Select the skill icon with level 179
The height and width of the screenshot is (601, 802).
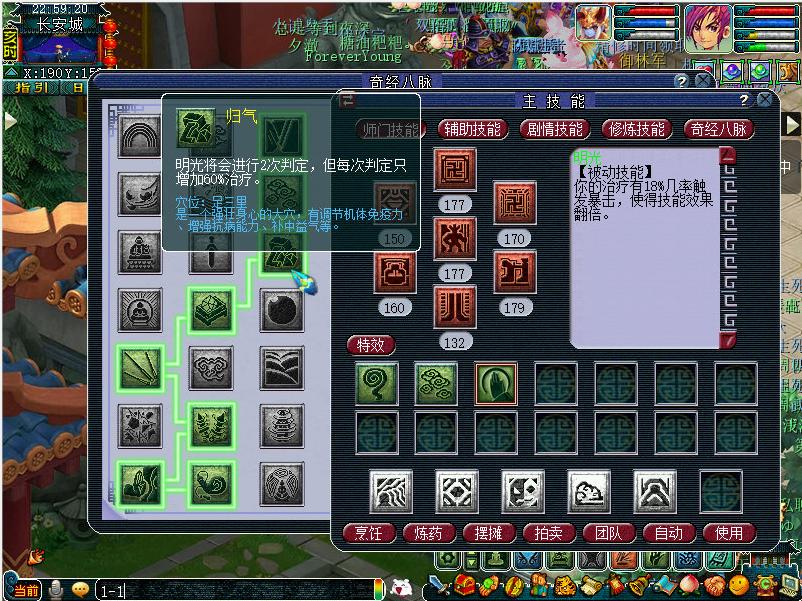(515, 273)
